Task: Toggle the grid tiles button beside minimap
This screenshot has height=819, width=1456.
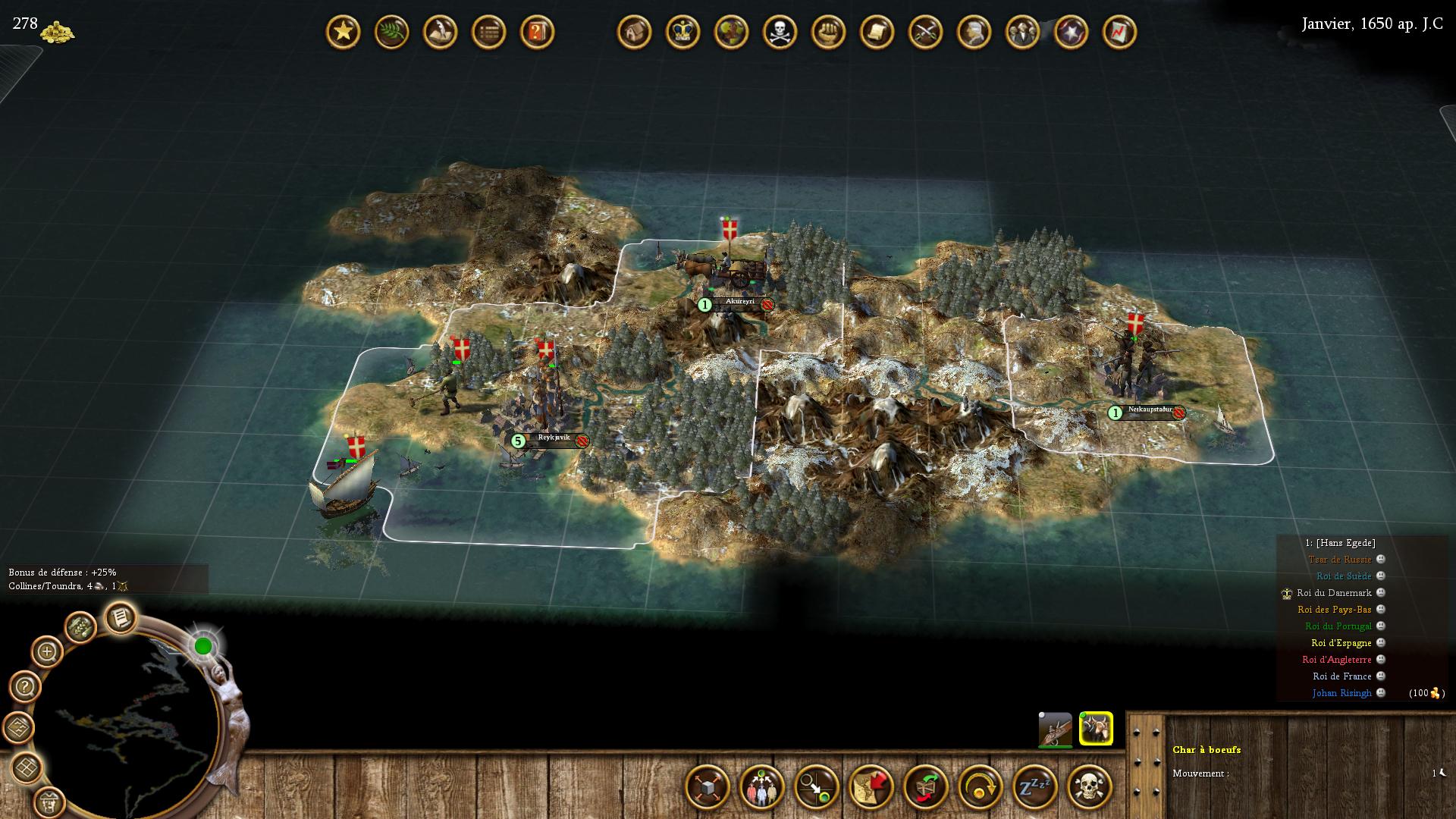Action: (27, 767)
